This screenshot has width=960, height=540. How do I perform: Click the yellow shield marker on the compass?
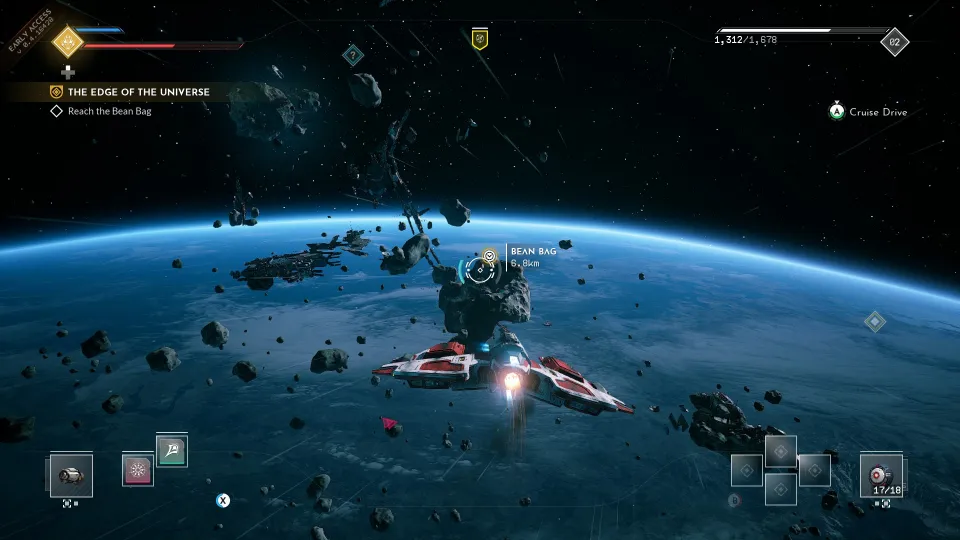pyautogui.click(x=480, y=39)
